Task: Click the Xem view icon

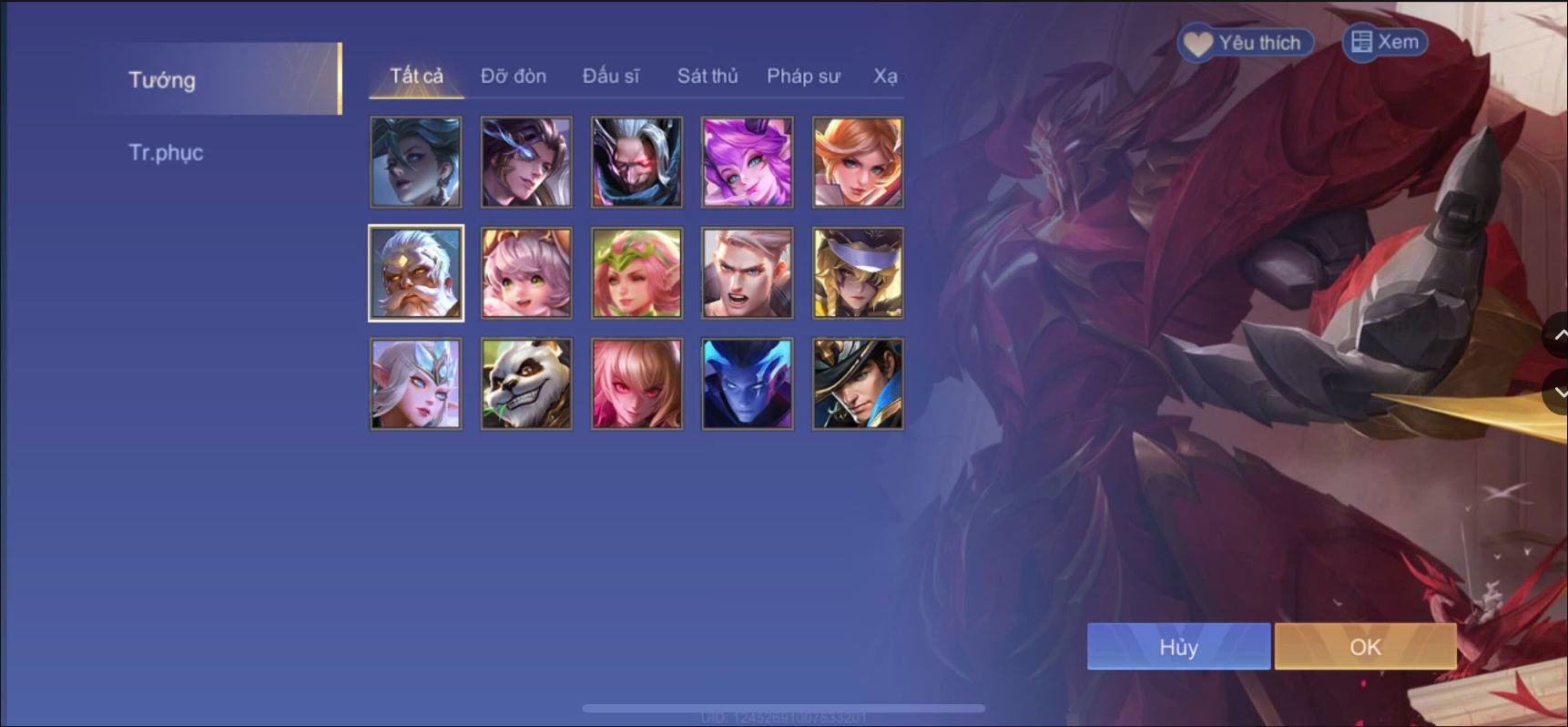Action: pos(1360,42)
